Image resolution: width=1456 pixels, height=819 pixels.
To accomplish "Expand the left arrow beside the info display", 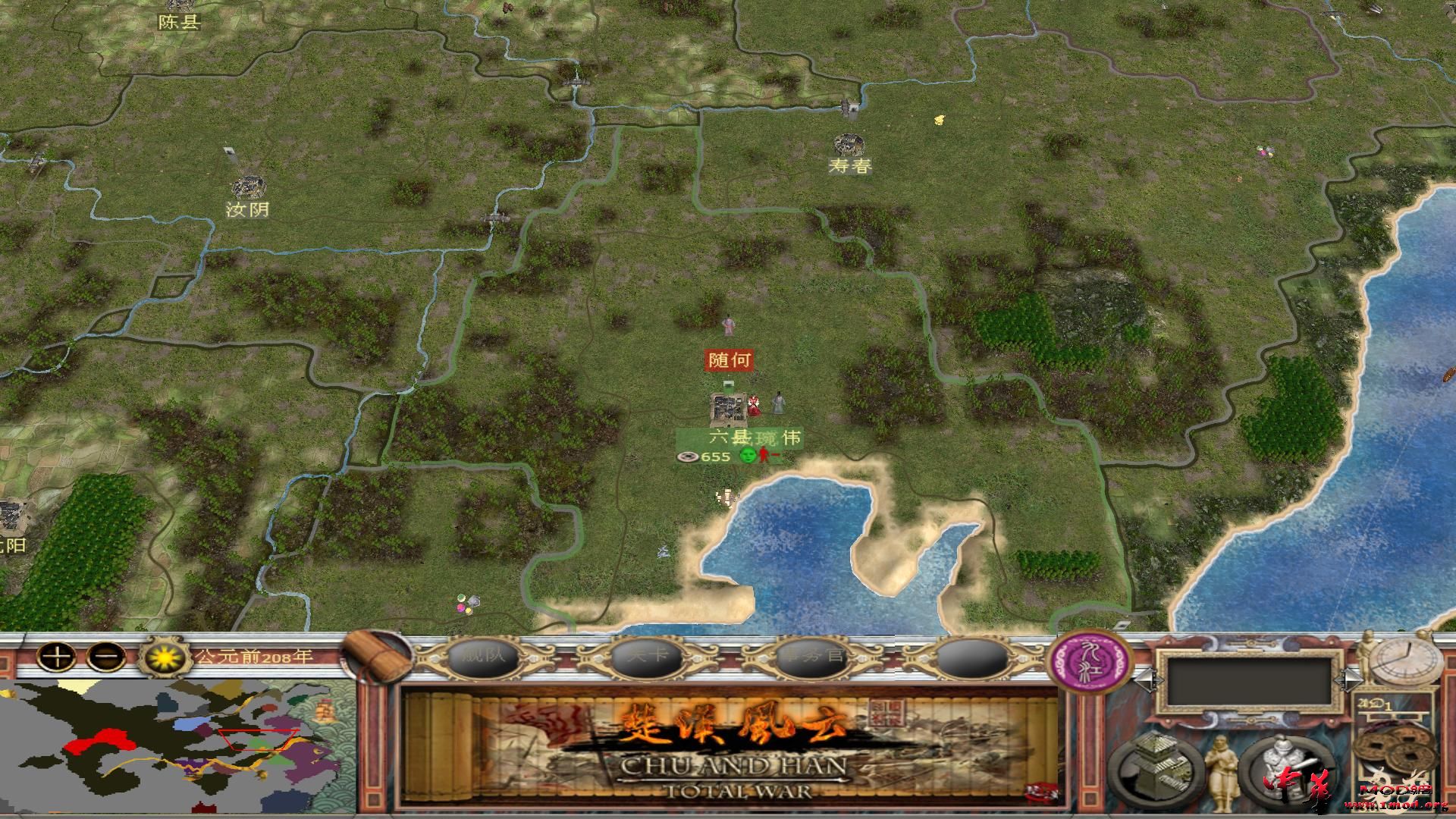I will click(1150, 679).
